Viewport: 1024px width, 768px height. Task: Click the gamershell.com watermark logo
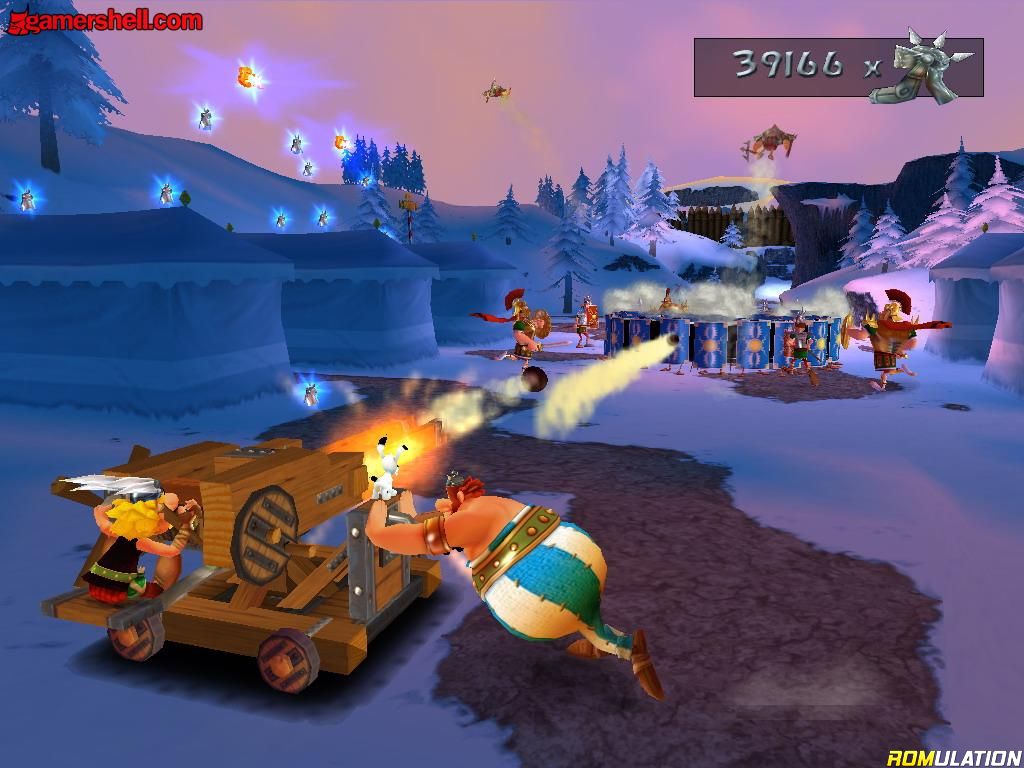(103, 19)
